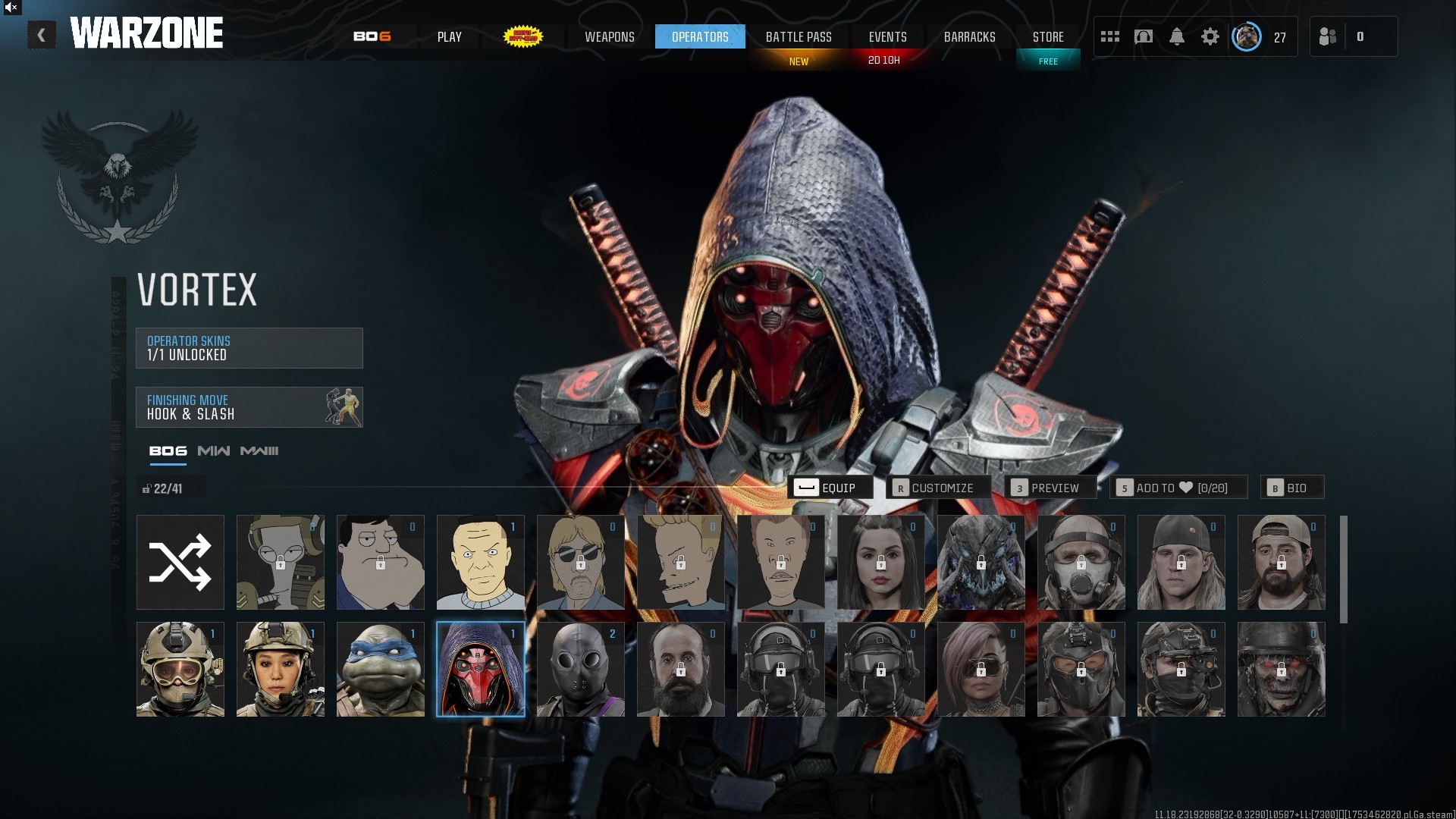The height and width of the screenshot is (819, 1456).
Task: Pick the pink-haired operator with sunglasses
Action: click(981, 670)
